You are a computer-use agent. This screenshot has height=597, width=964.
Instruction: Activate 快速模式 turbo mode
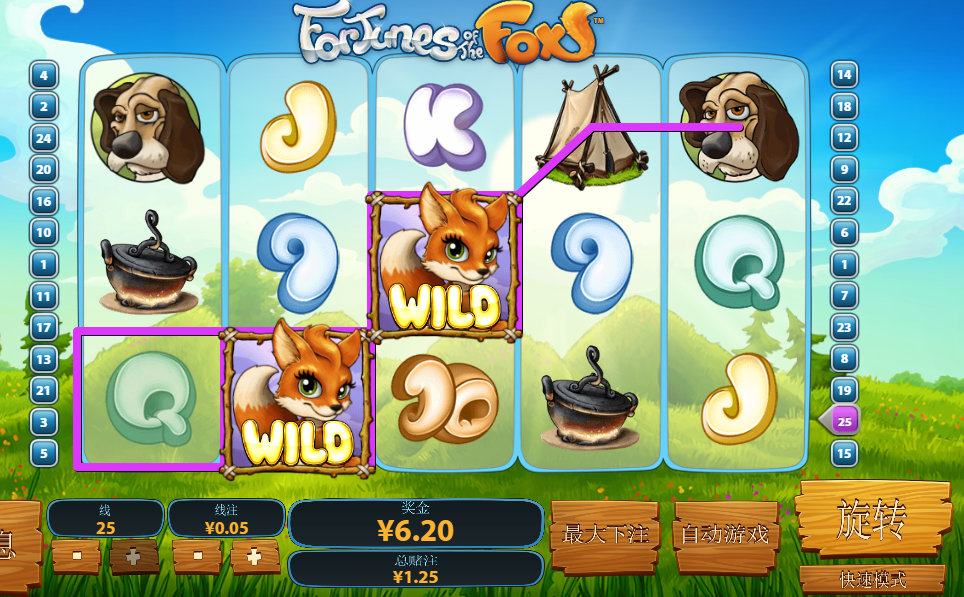(872, 579)
